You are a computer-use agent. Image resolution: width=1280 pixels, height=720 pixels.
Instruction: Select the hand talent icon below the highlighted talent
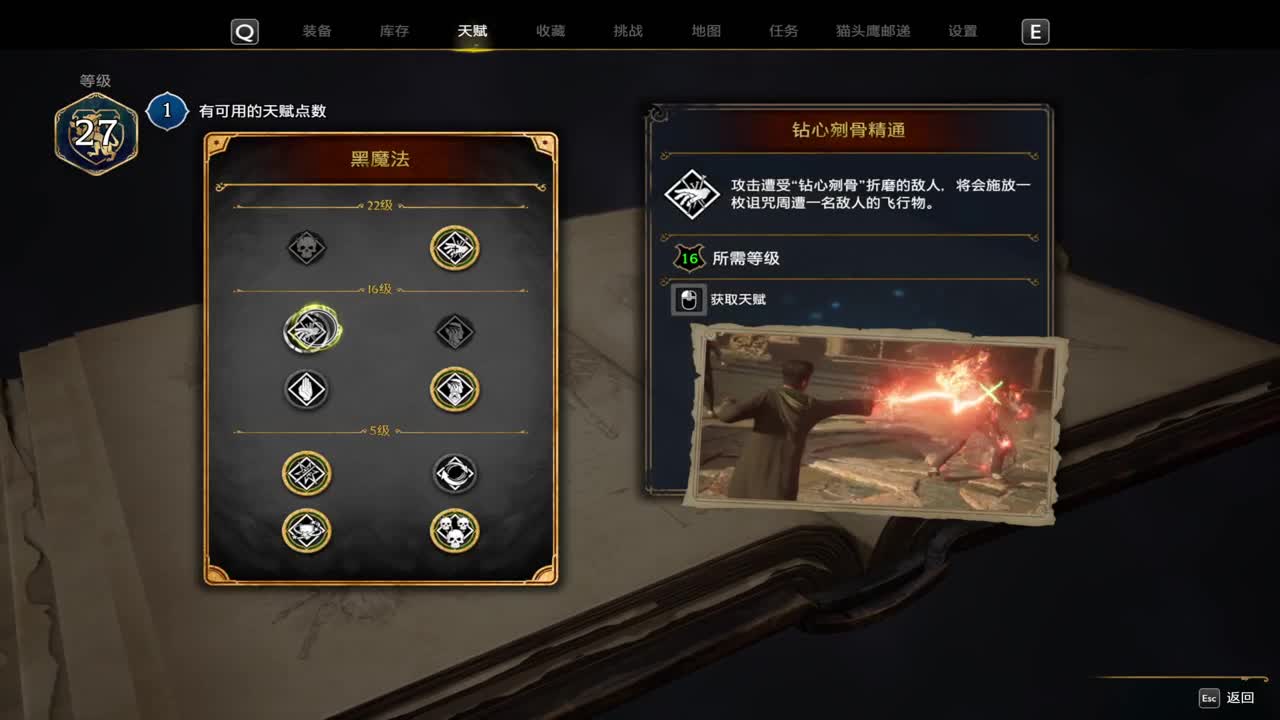pyautogui.click(x=307, y=389)
